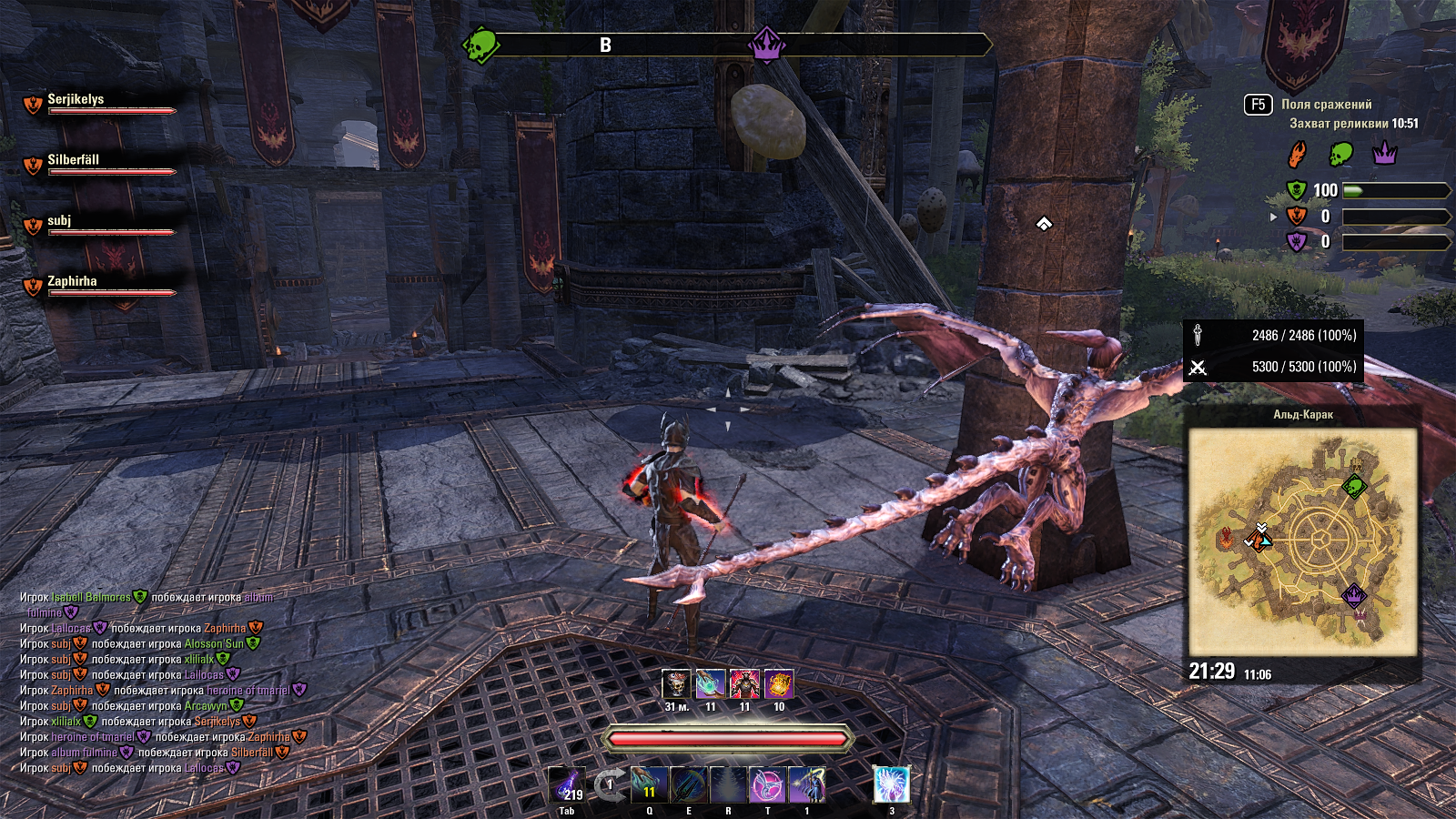This screenshot has height=819, width=1456.
Task: Activate the green hand ability on Q
Action: click(x=649, y=784)
